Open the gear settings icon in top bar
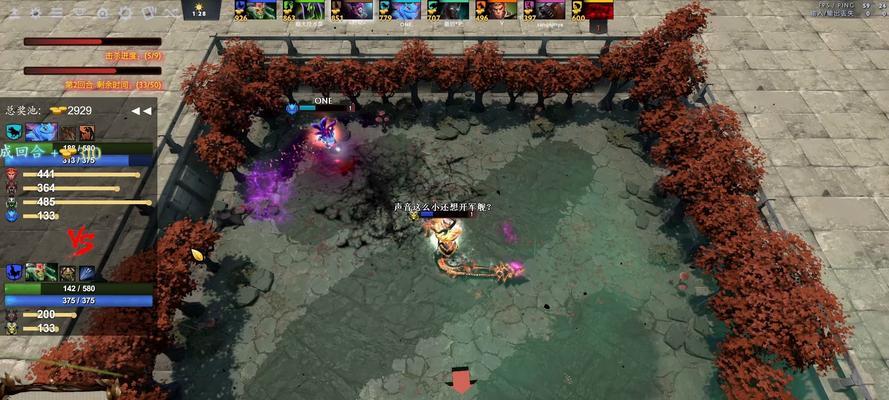The width and height of the screenshot is (889, 400). coord(123,12)
